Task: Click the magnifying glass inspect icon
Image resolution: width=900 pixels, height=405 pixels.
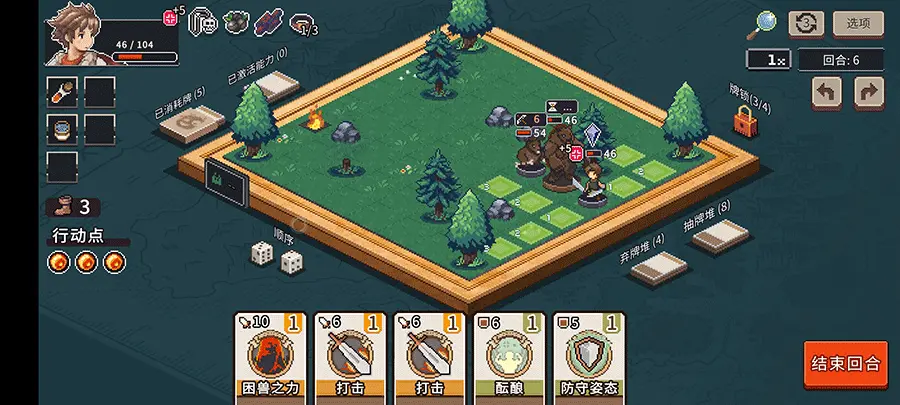Action: pos(766,22)
